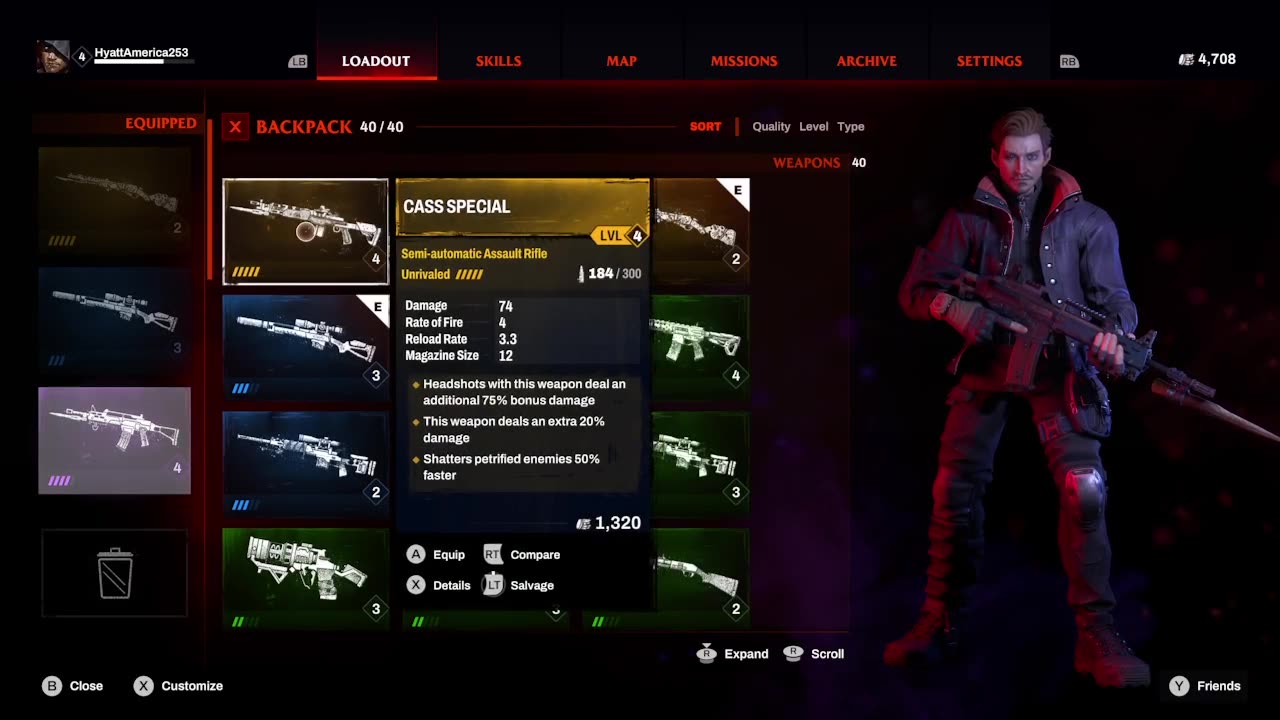The image size is (1280, 720).
Task: Compare the Cass Special weapon
Action: 522,555
